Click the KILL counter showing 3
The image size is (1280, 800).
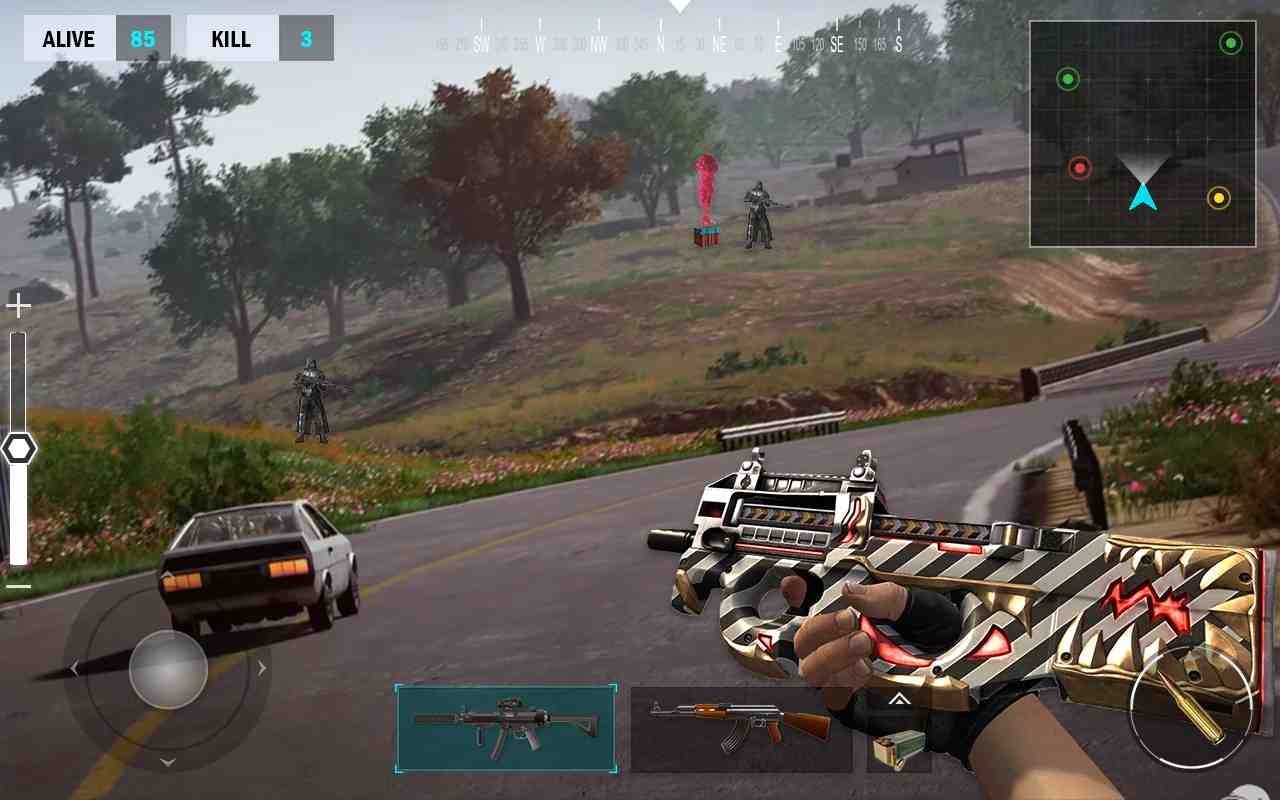pyautogui.click(x=260, y=38)
